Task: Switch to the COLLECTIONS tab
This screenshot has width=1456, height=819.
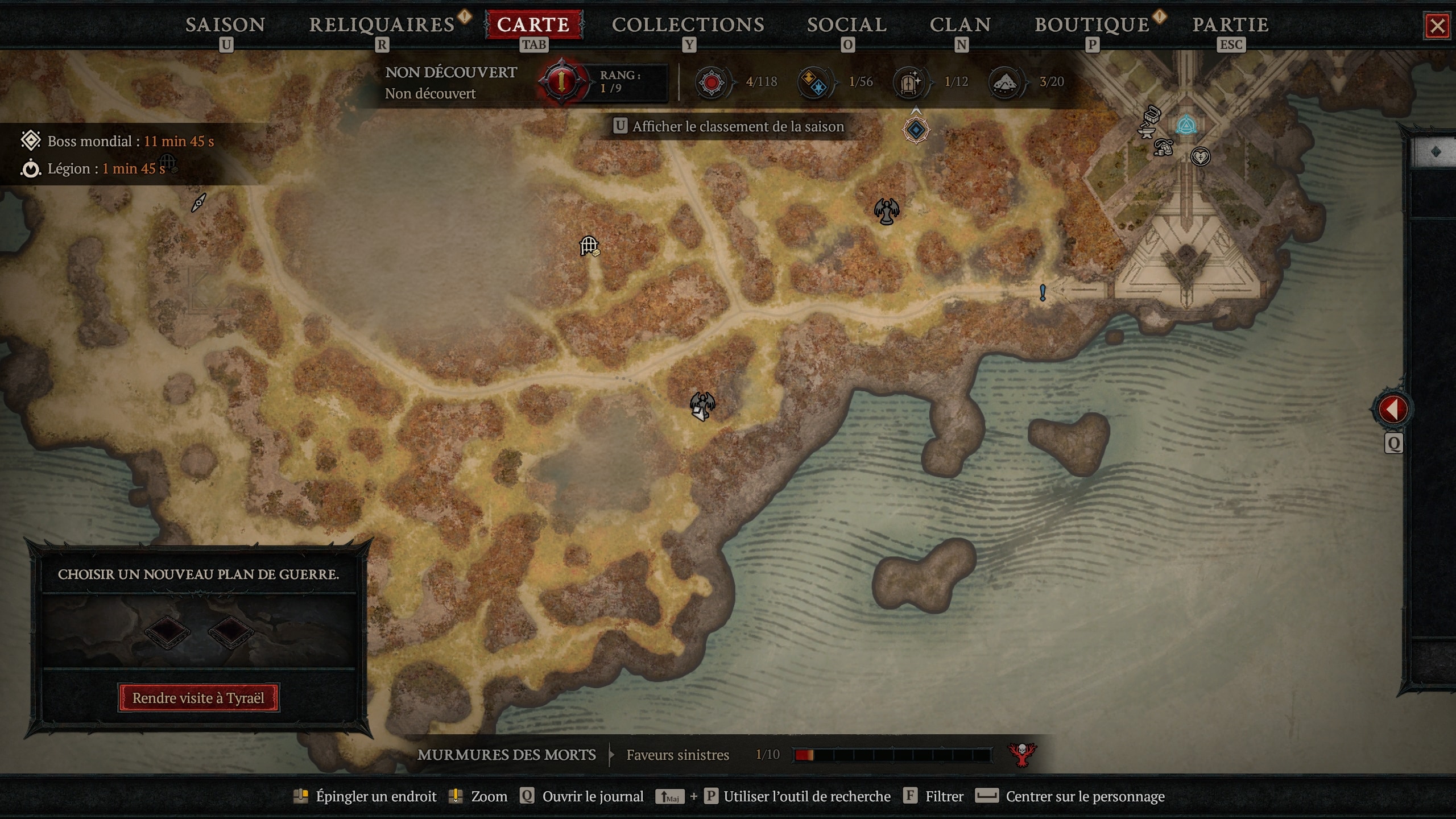Action: 688,24
